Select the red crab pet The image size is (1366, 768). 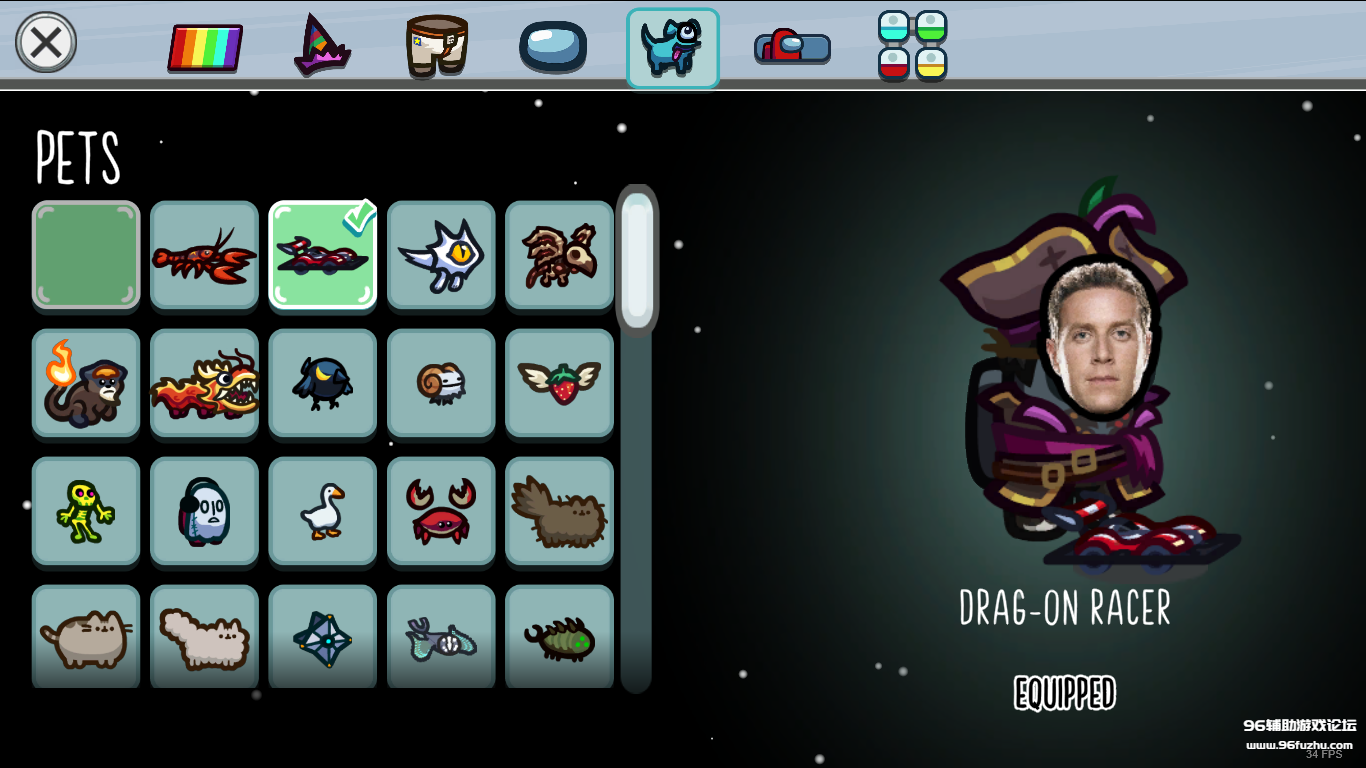[x=441, y=511]
